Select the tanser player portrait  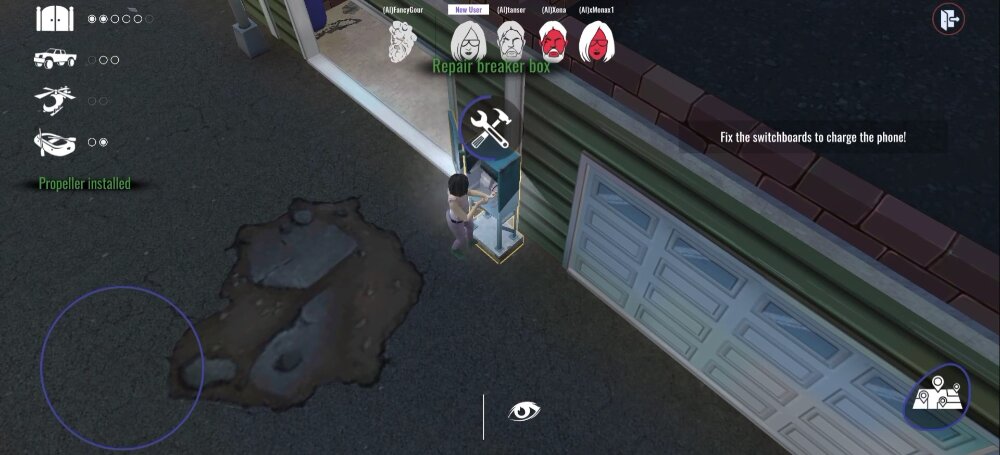(x=510, y=42)
